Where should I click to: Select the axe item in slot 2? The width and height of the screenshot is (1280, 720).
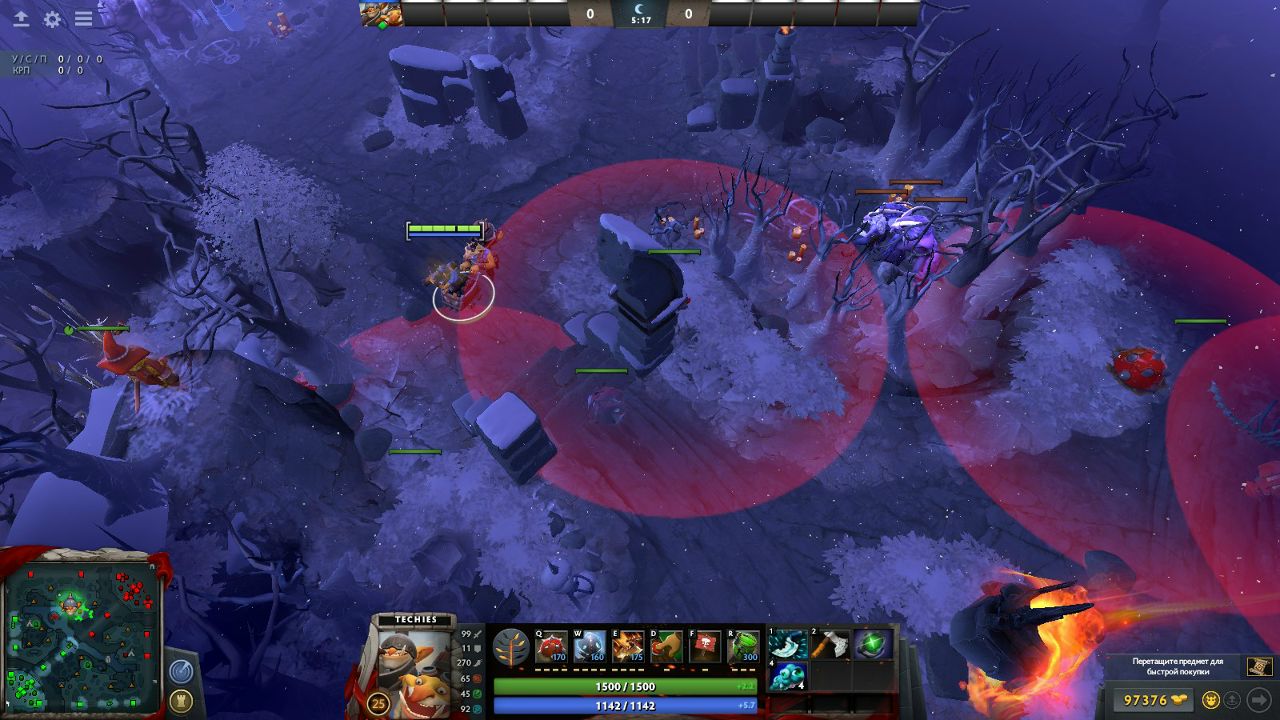pyautogui.click(x=831, y=645)
